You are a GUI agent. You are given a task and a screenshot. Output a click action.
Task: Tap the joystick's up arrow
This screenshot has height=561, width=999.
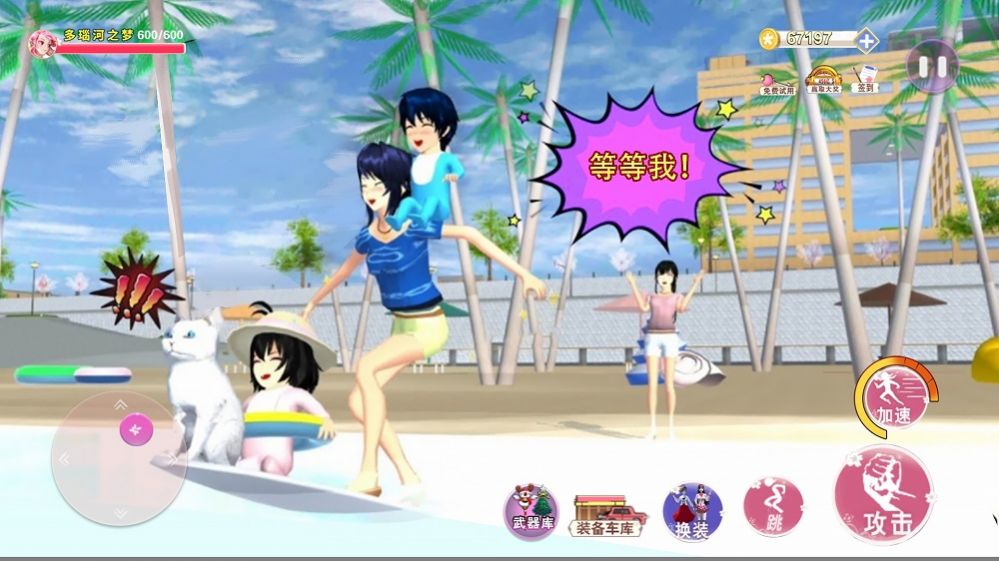[119, 405]
